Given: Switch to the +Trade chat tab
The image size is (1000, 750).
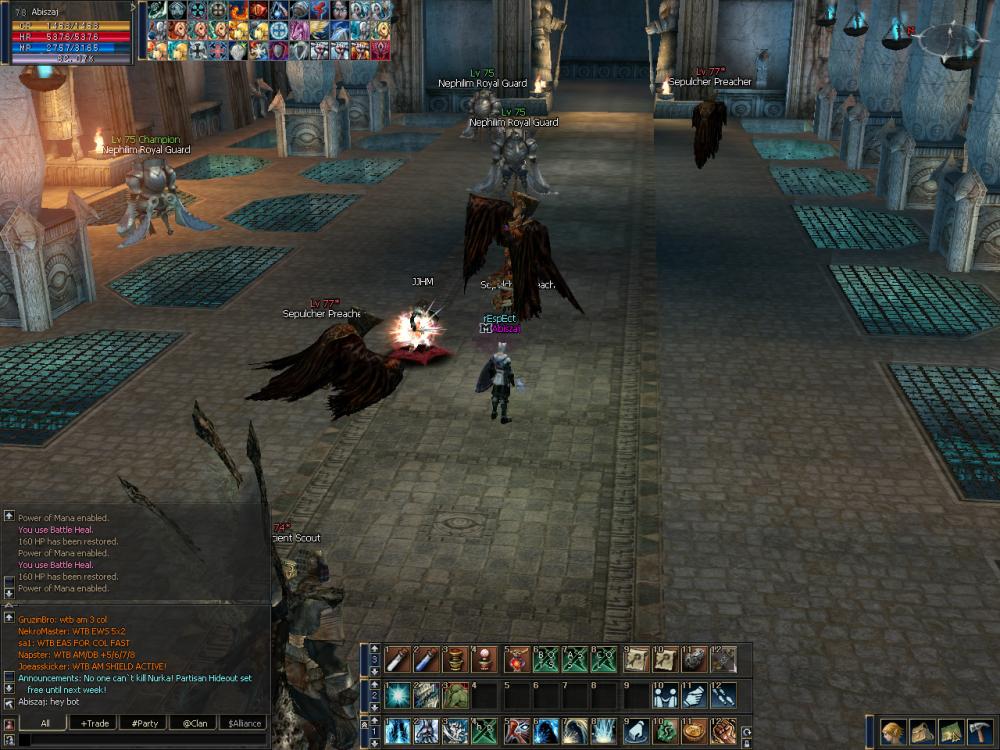Looking at the screenshot, I should tap(96, 723).
